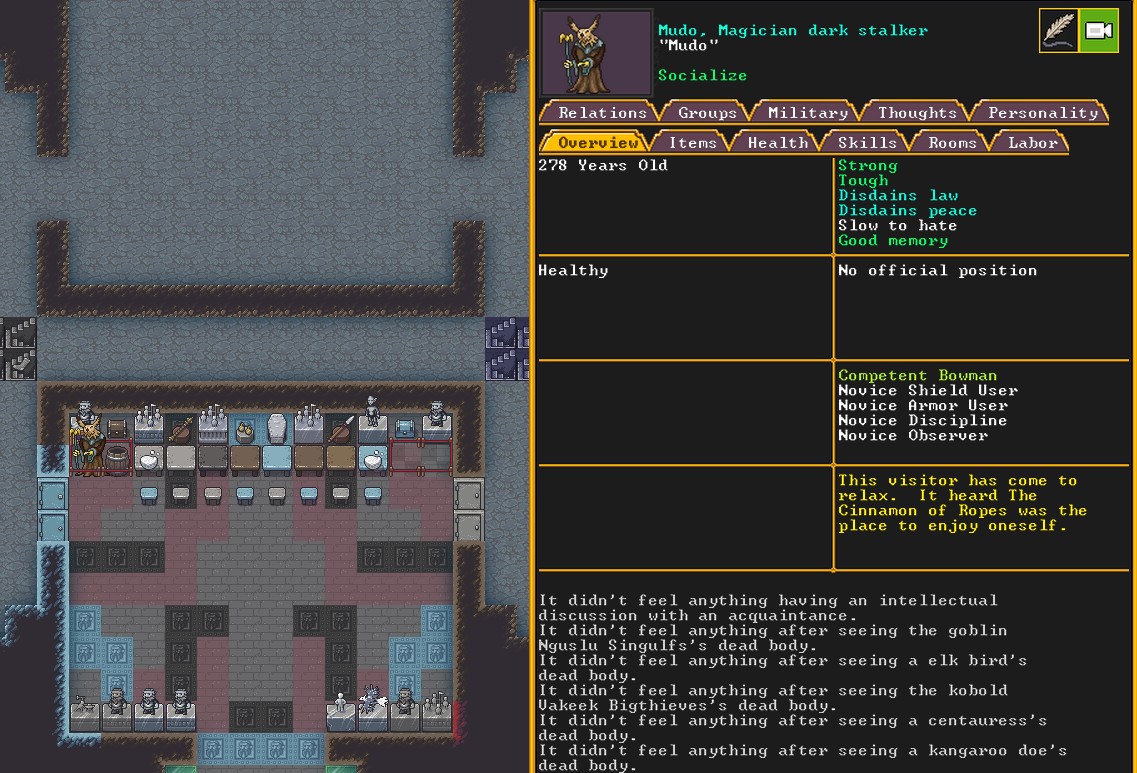The height and width of the screenshot is (773, 1137).
Task: Show the Rooms tab
Action: click(952, 143)
